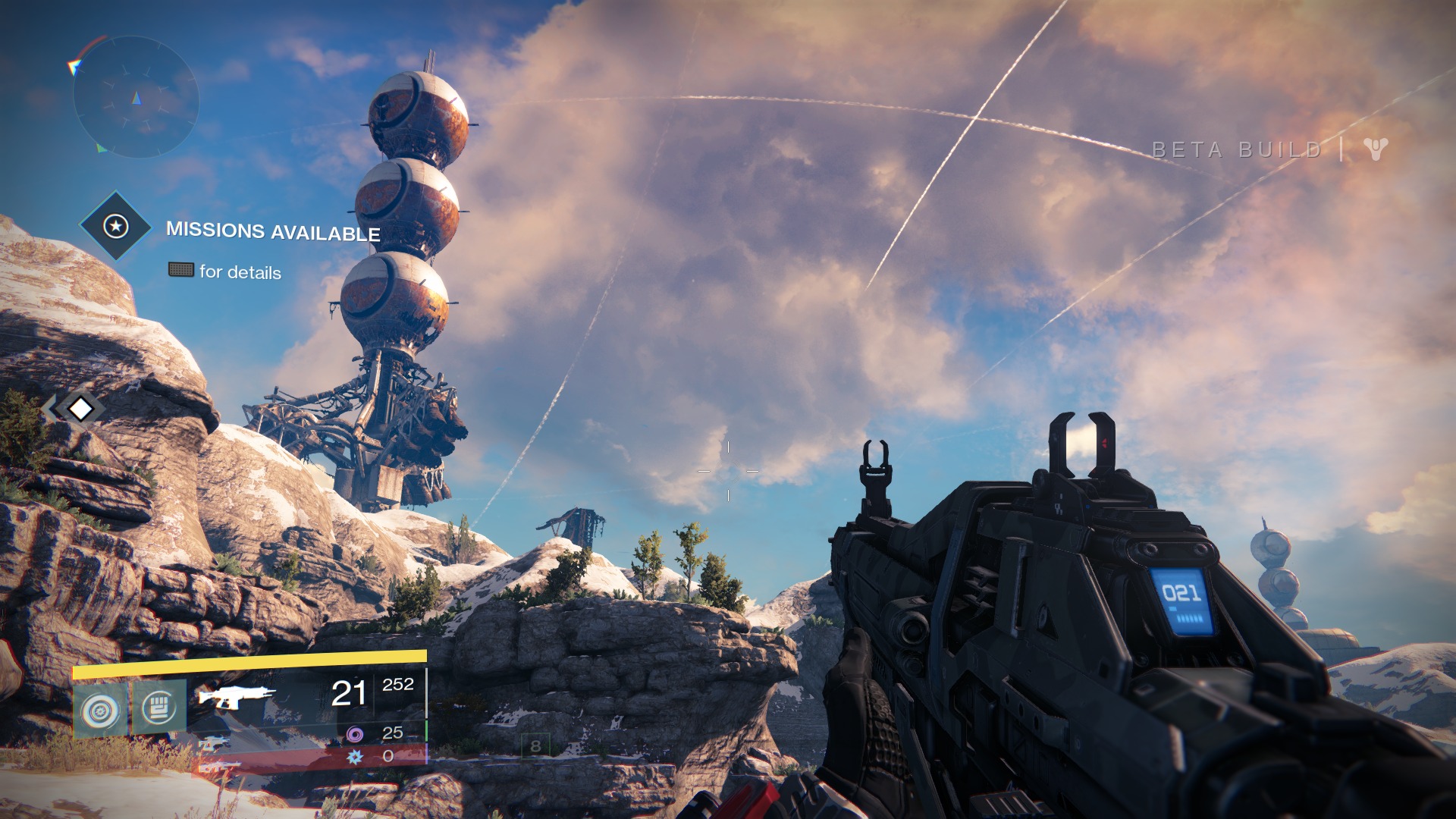The height and width of the screenshot is (819, 1456).
Task: Click the Destiny tricorn logo watermark
Action: (x=1375, y=149)
